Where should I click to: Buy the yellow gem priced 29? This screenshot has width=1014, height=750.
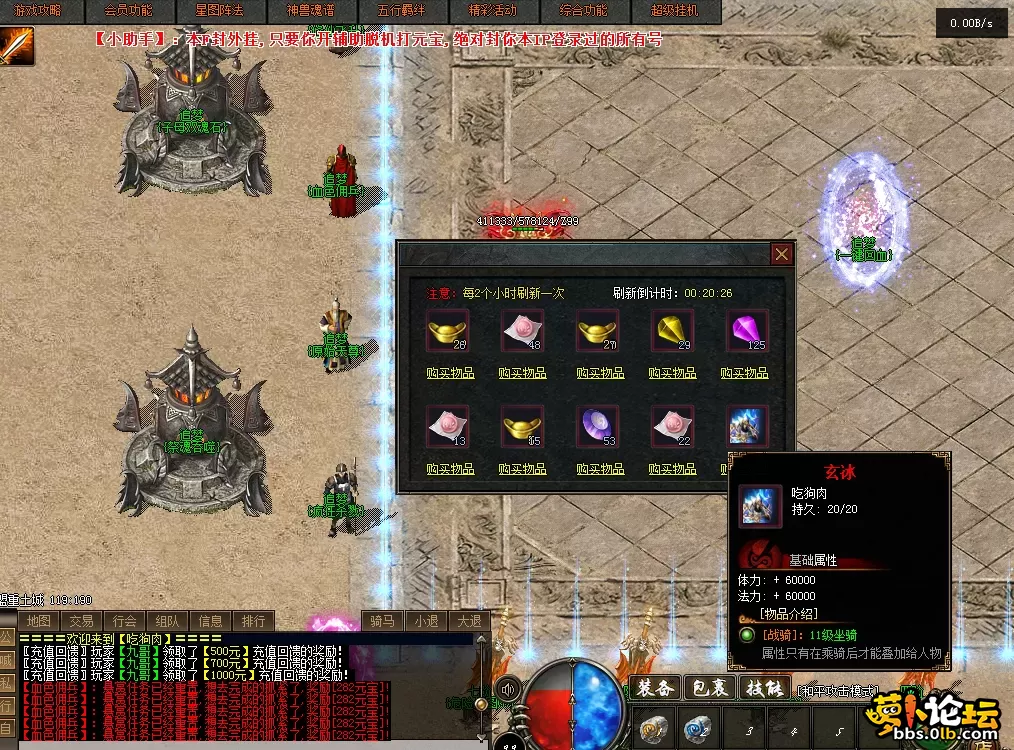[x=672, y=373]
